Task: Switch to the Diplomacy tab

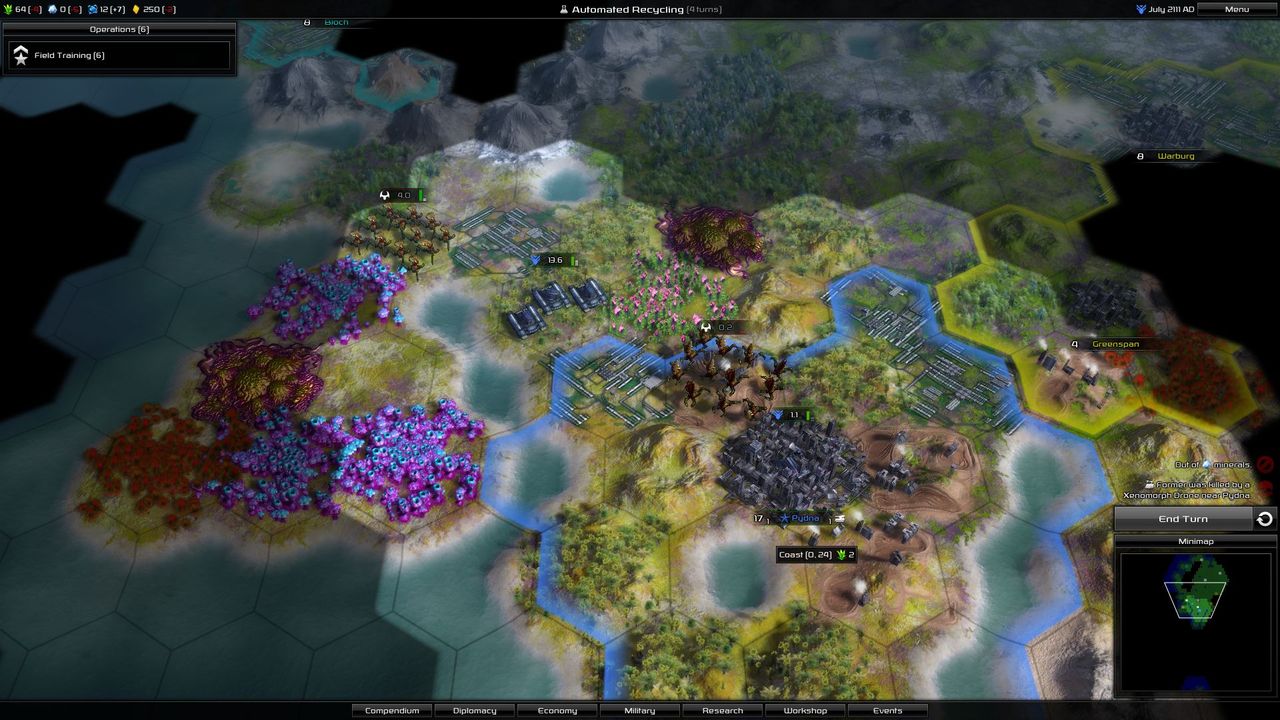Action: 474,710
